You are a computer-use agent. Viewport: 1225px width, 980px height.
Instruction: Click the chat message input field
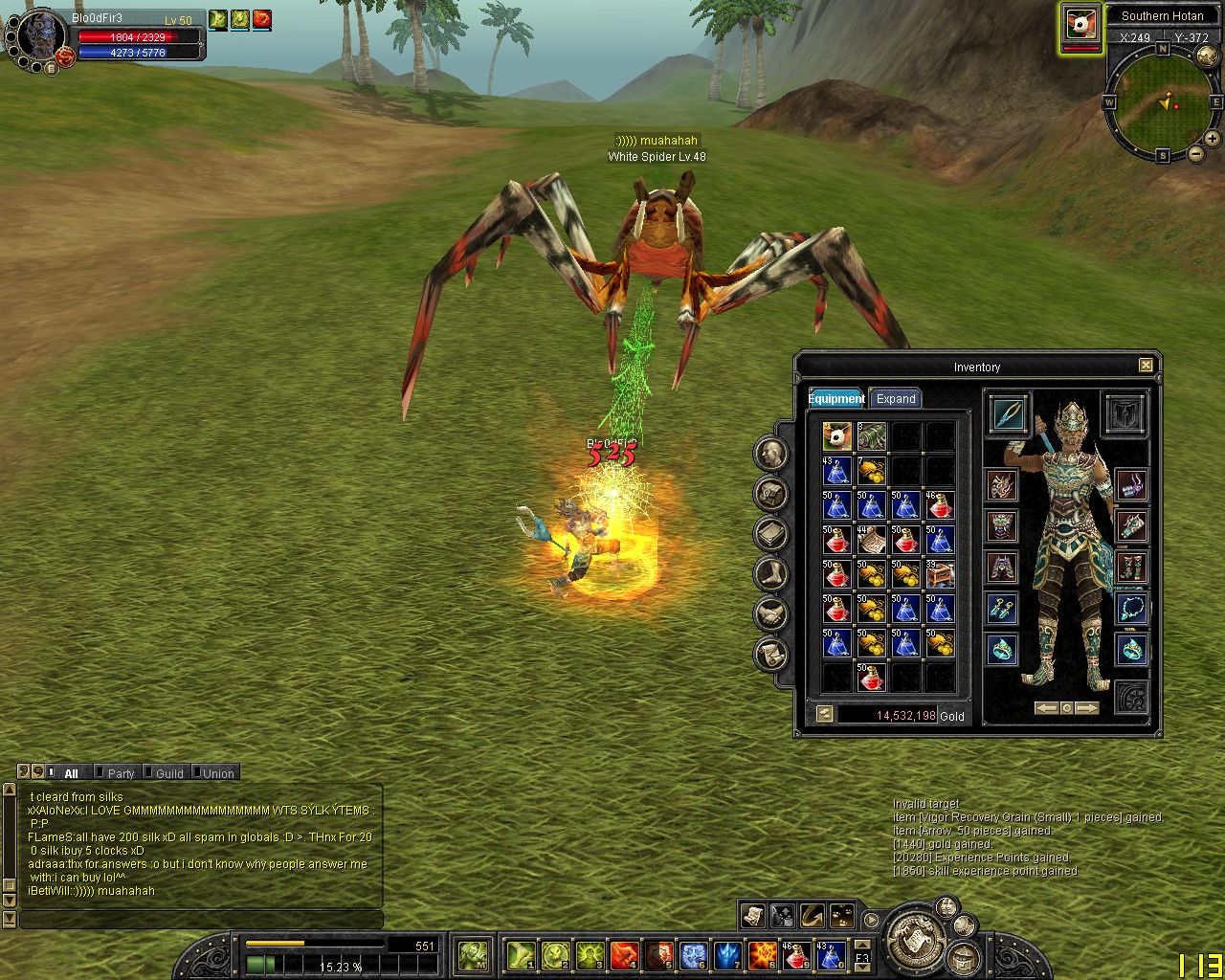[x=201, y=920]
